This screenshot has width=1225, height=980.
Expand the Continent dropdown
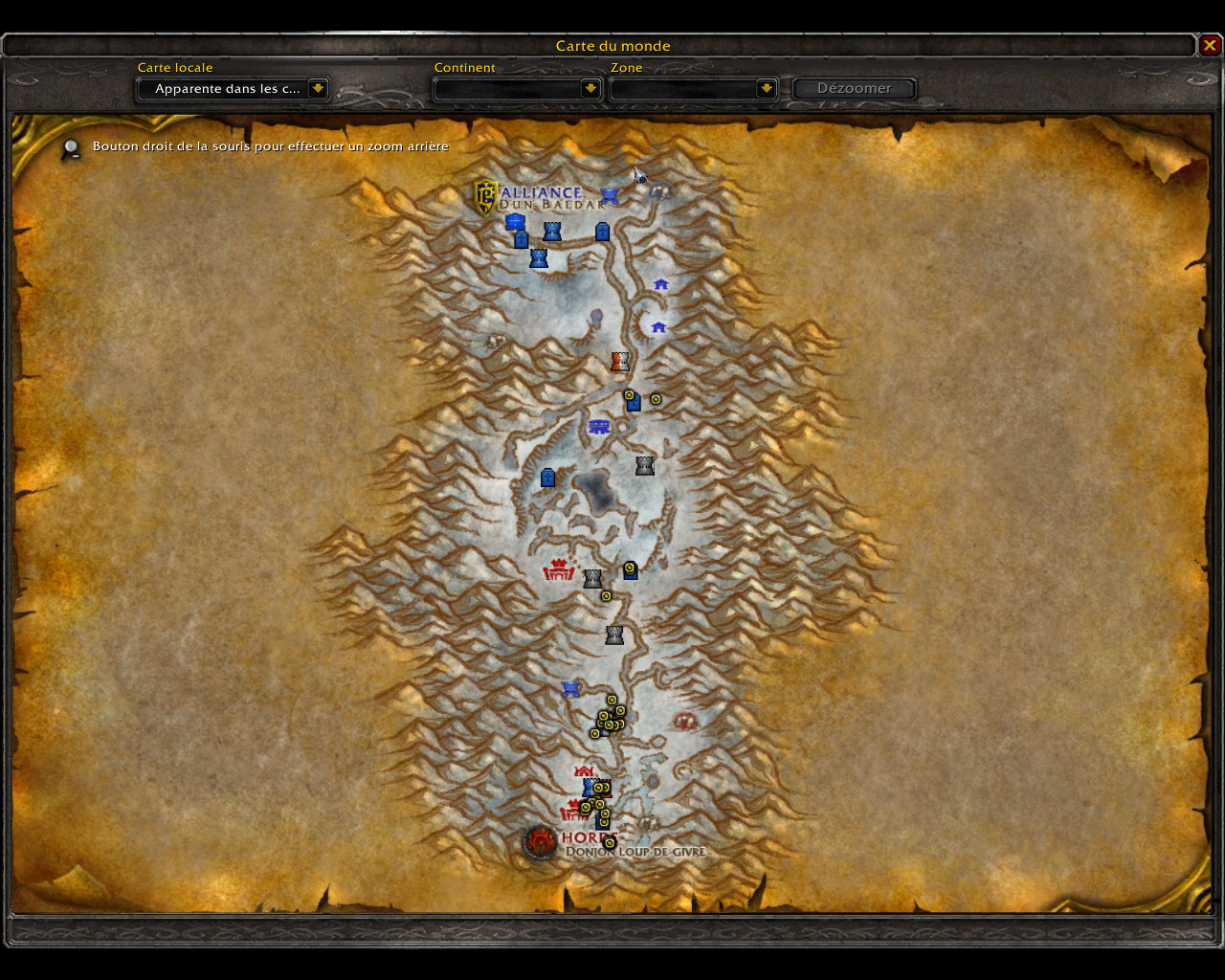590,89
